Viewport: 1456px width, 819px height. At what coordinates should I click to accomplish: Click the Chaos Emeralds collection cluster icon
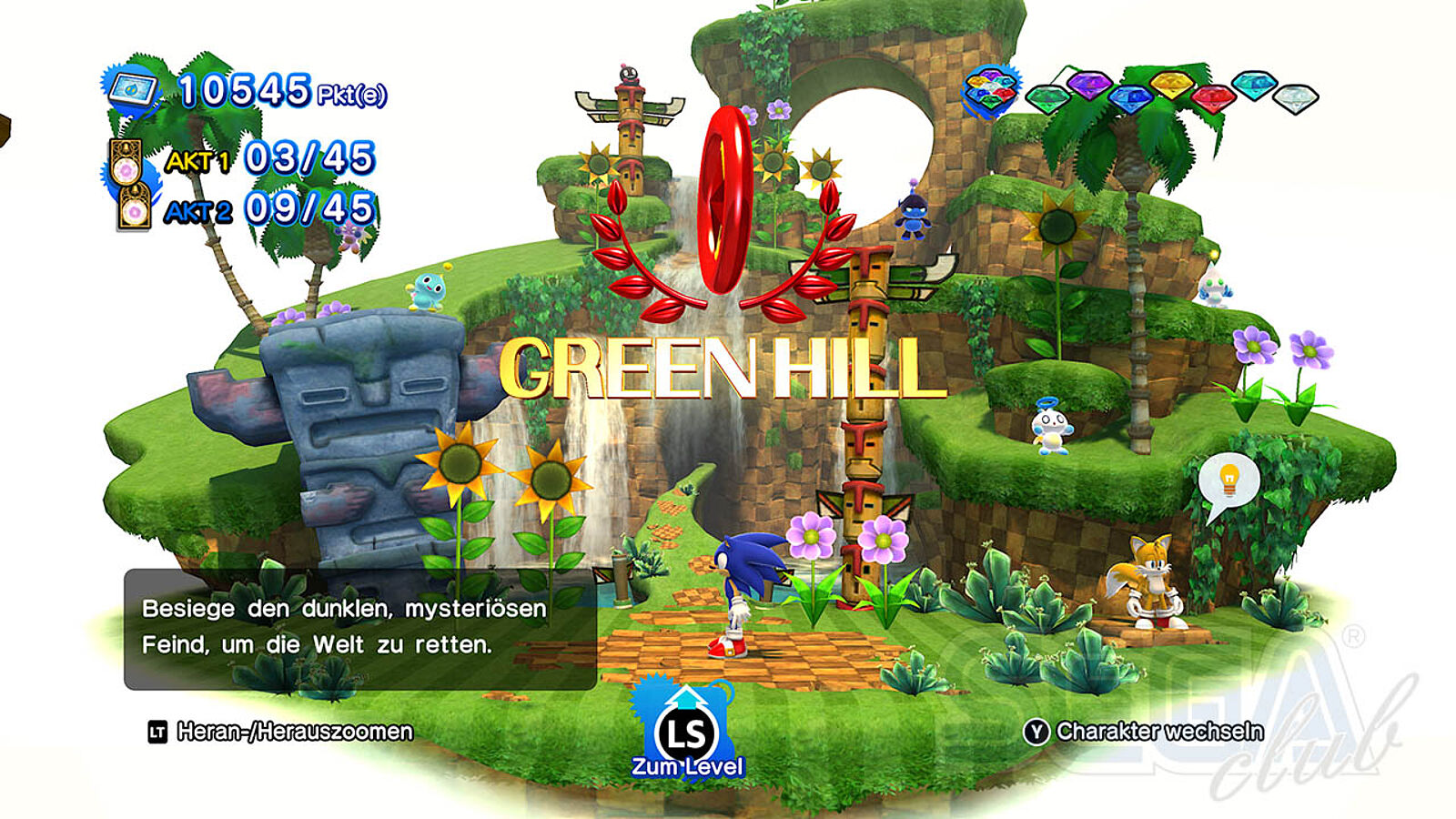[990, 91]
